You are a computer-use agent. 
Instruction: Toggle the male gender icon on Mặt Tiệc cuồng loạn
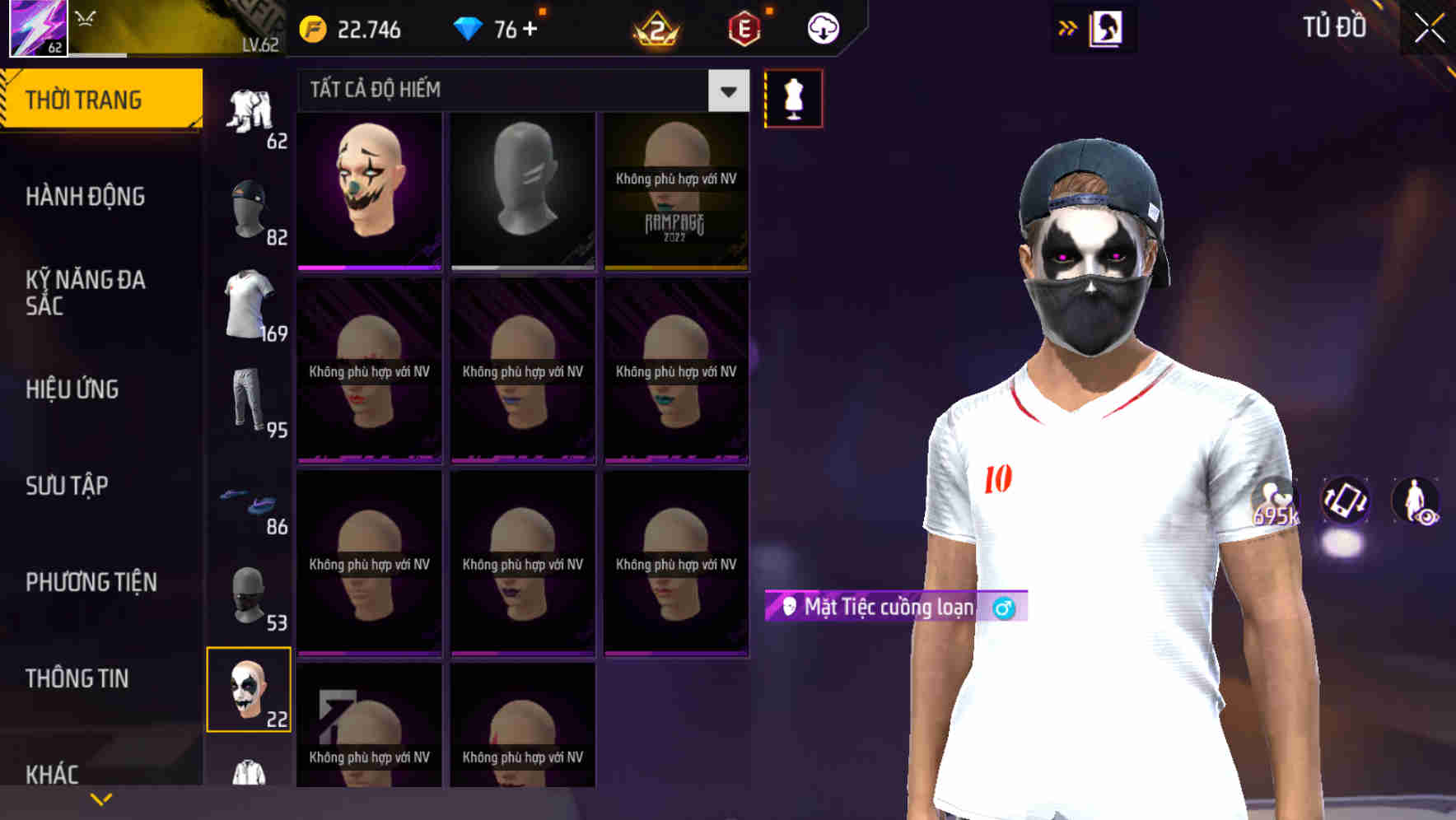pyautogui.click(x=1004, y=607)
